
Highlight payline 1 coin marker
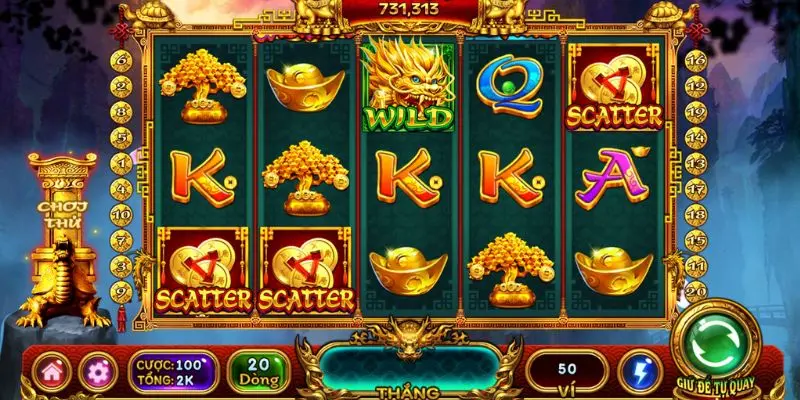click(121, 164)
